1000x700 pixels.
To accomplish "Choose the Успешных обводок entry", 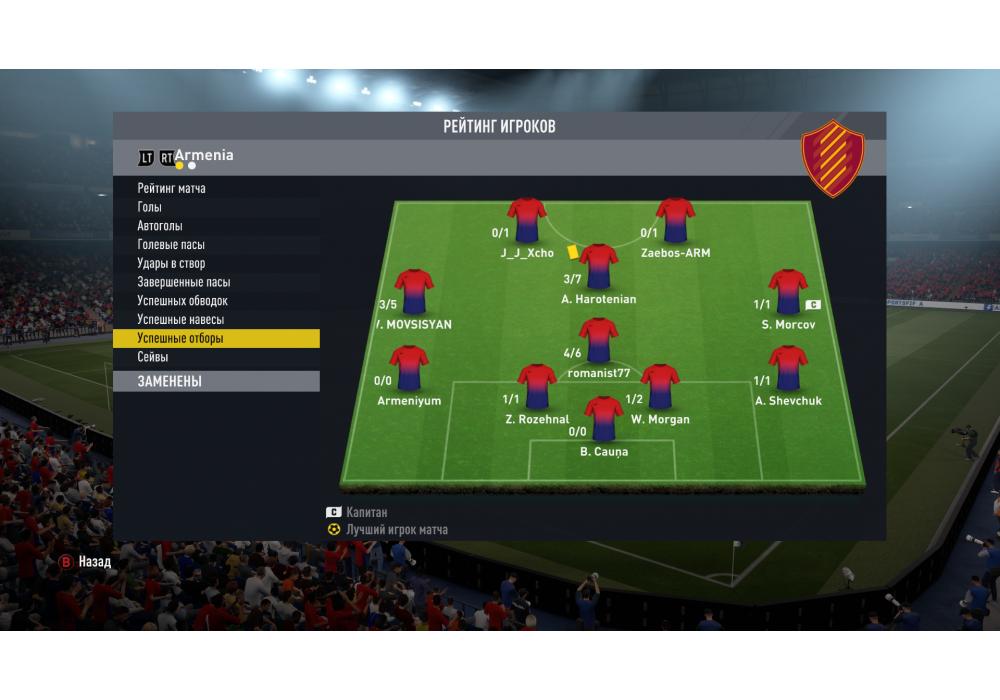I will click(183, 301).
